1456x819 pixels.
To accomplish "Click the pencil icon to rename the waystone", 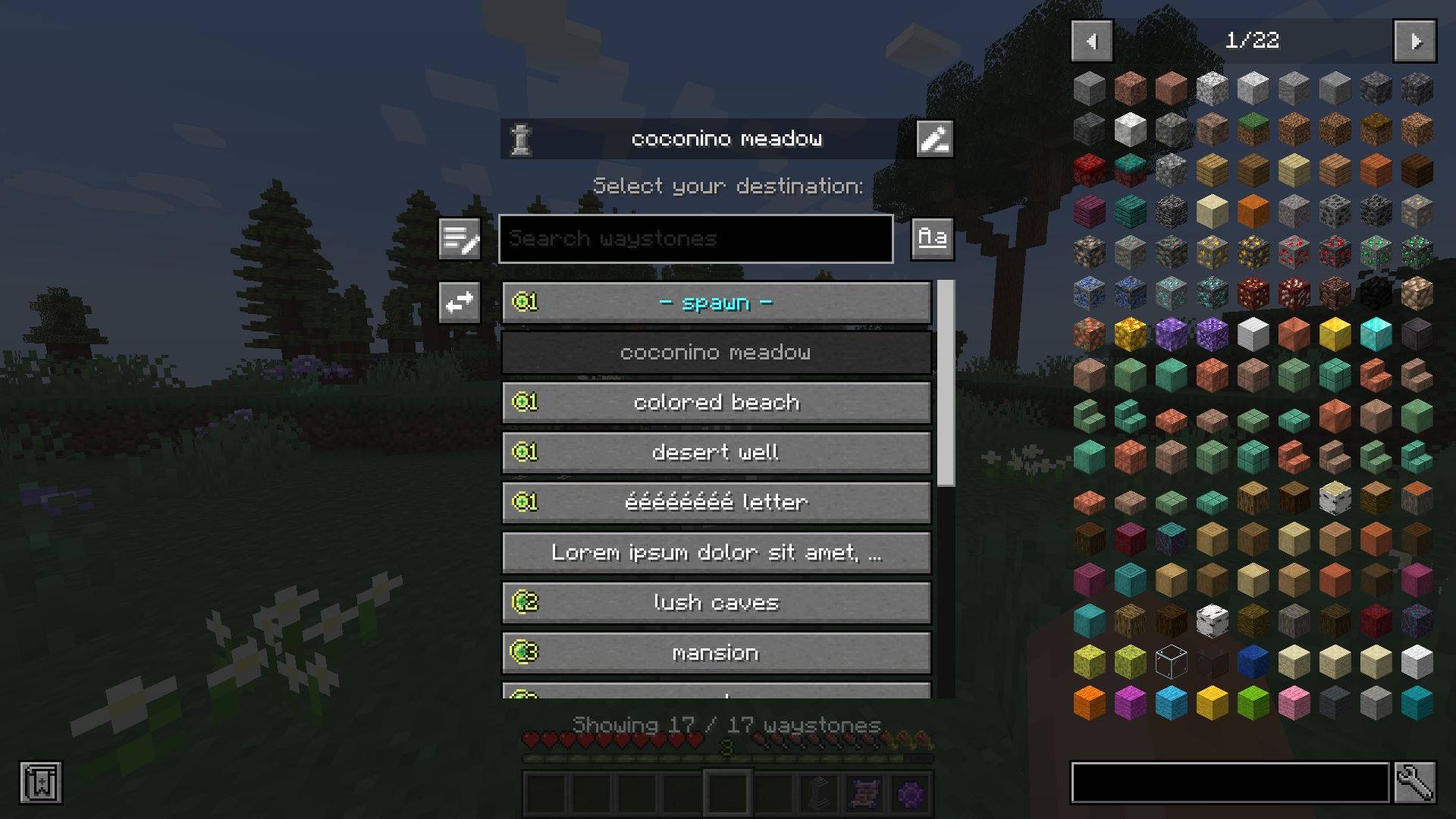I will [x=933, y=138].
